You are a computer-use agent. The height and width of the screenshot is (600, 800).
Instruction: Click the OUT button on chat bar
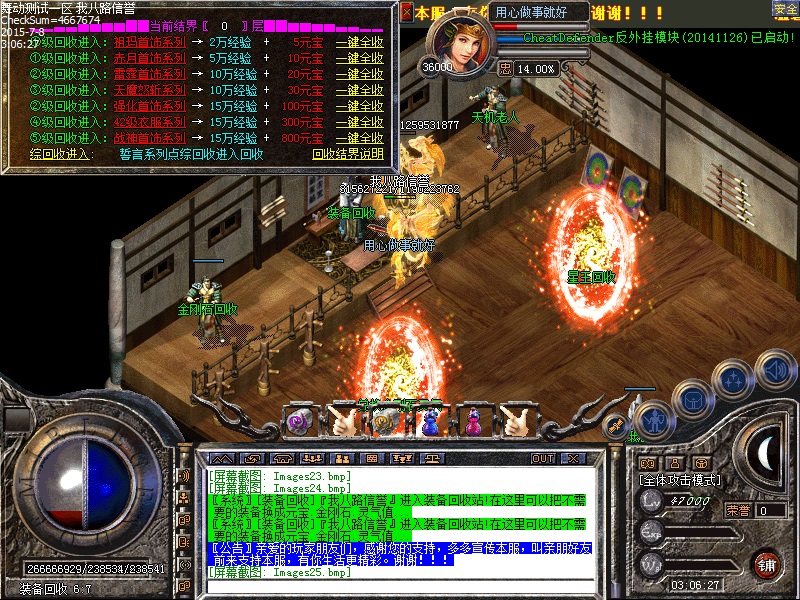(543, 458)
